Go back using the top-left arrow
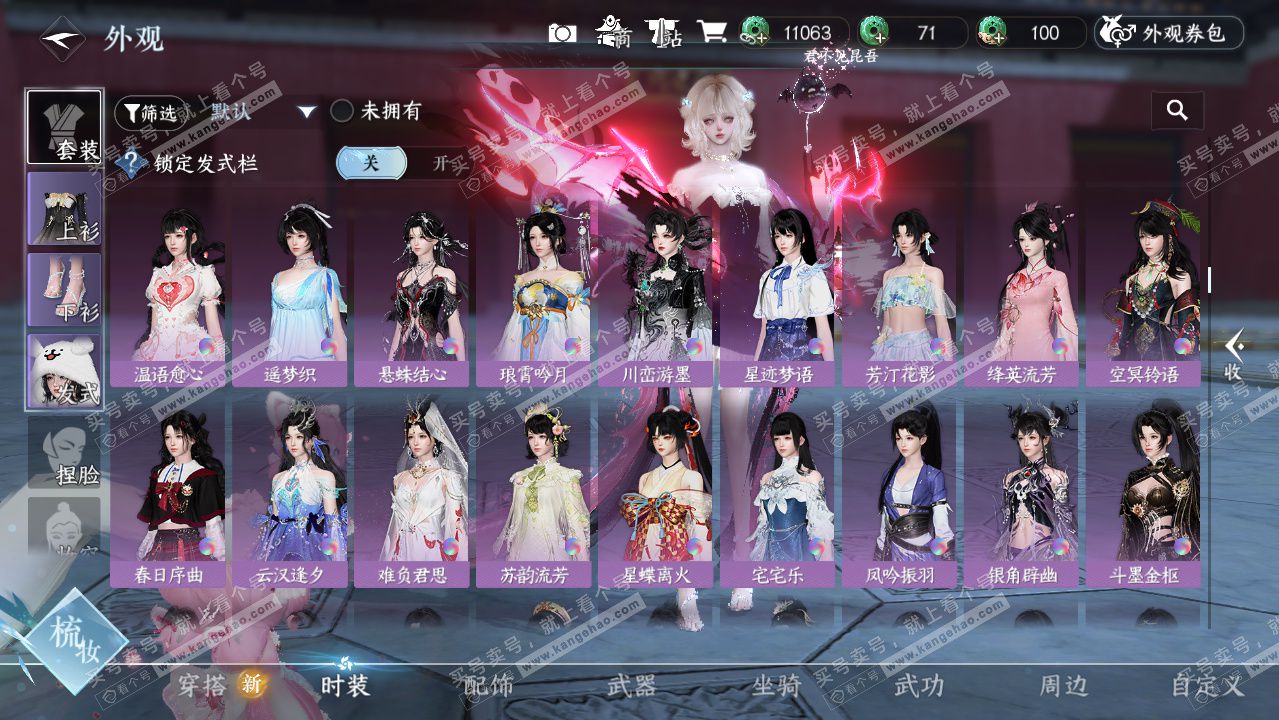Image resolution: width=1279 pixels, height=720 pixels. pyautogui.click(x=62, y=39)
